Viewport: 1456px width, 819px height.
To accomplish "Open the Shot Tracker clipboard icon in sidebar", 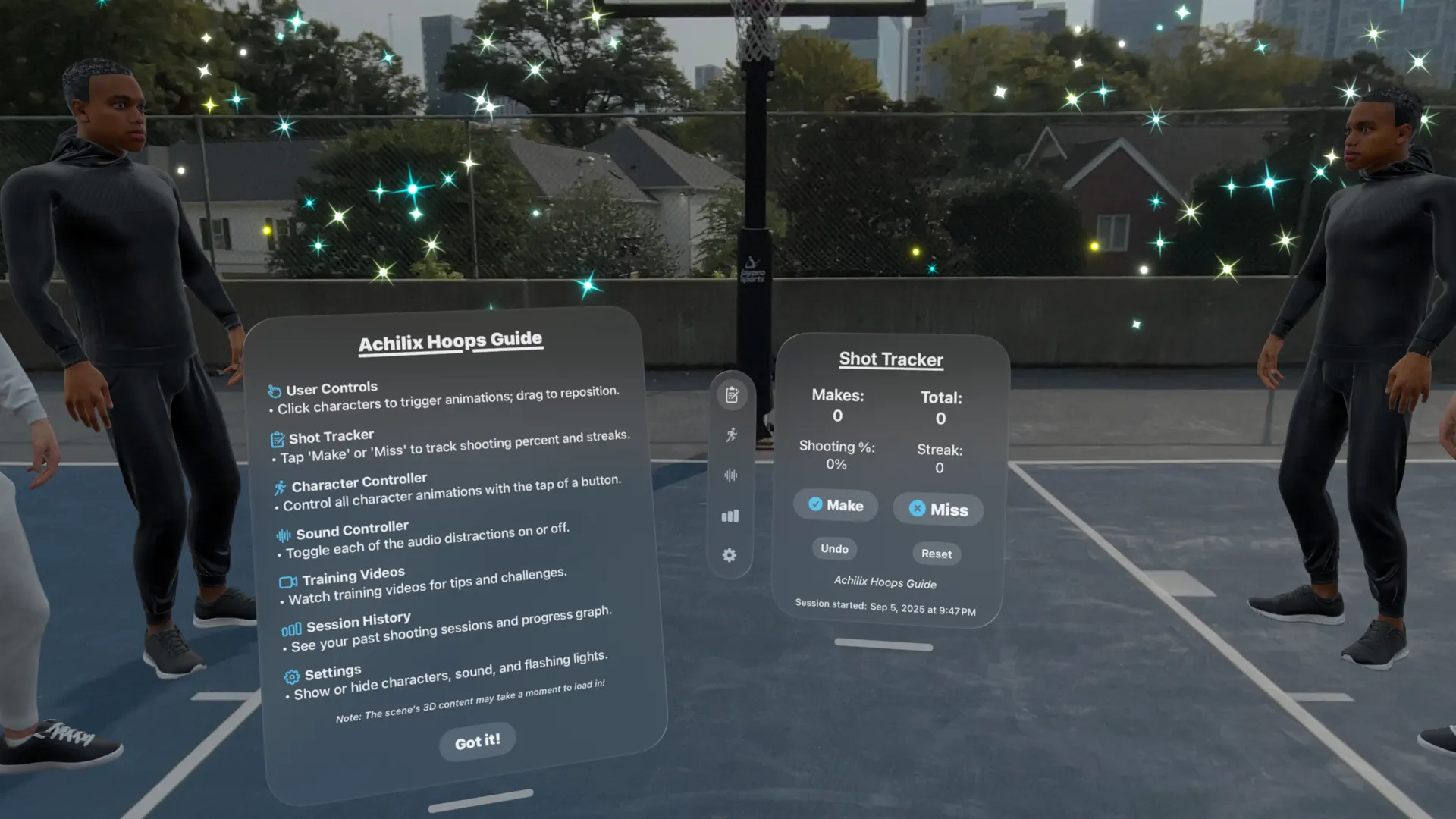I will tap(730, 393).
